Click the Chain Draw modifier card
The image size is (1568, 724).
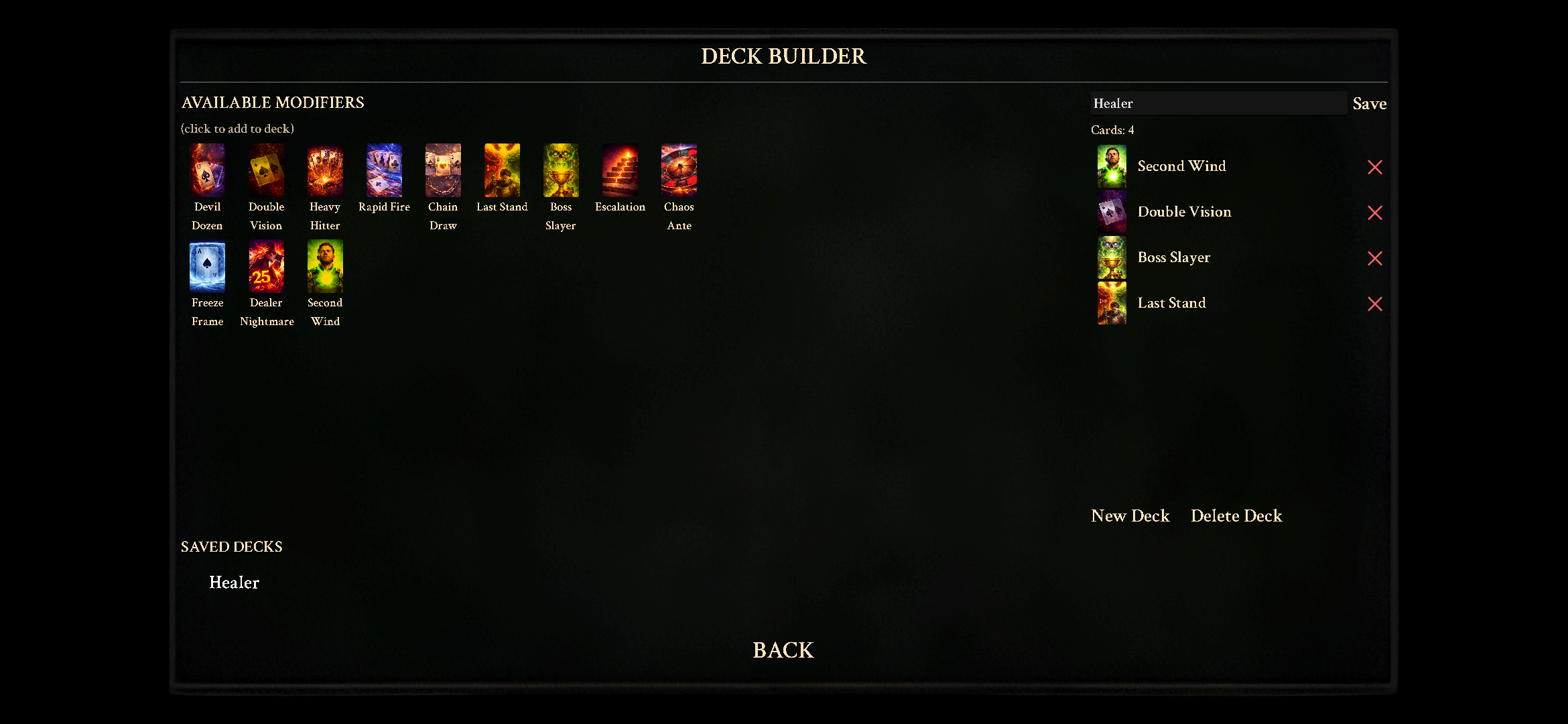pyautogui.click(x=442, y=170)
